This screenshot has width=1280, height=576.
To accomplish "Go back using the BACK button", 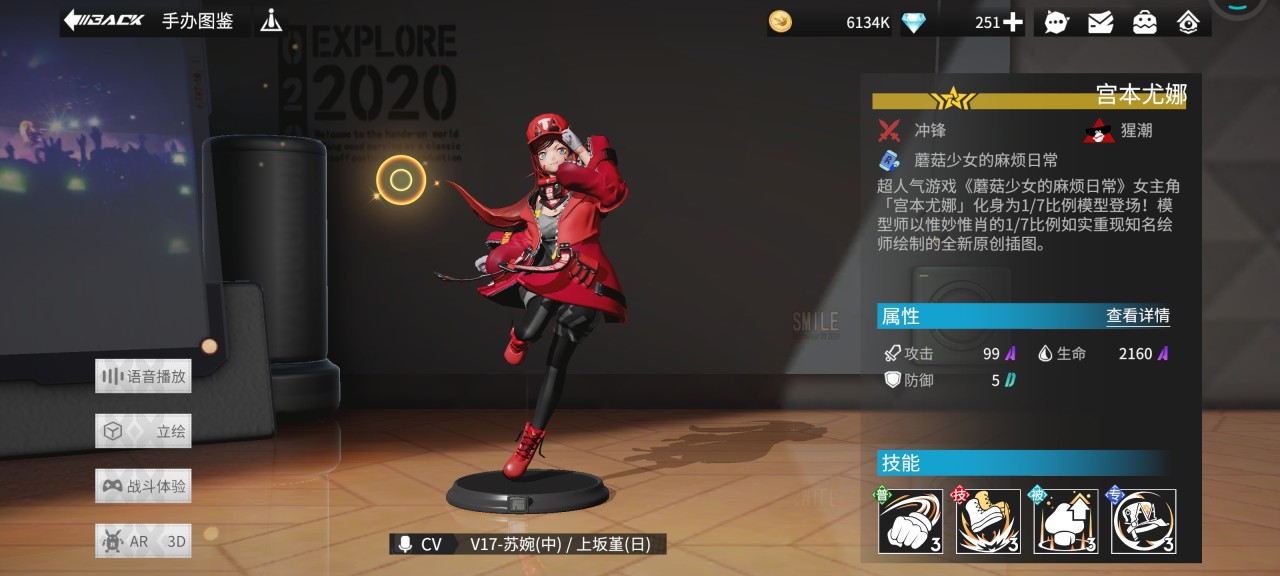I will (104, 21).
